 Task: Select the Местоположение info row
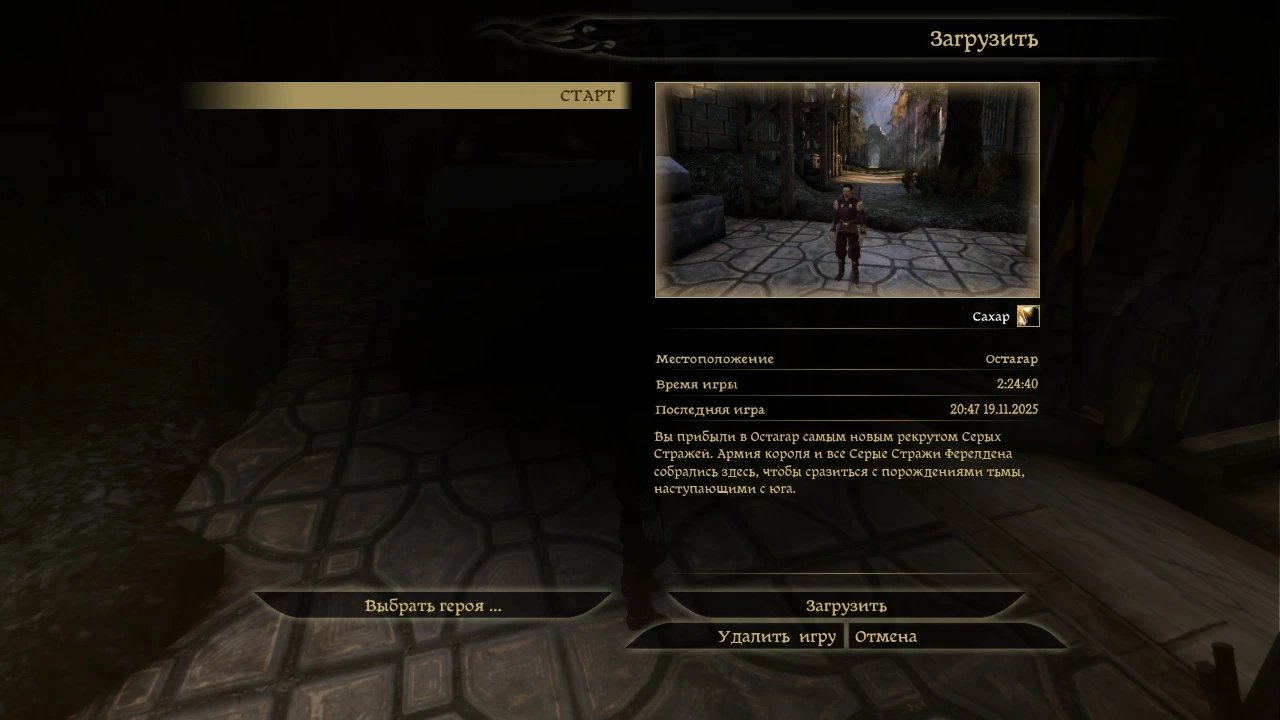tap(714, 358)
